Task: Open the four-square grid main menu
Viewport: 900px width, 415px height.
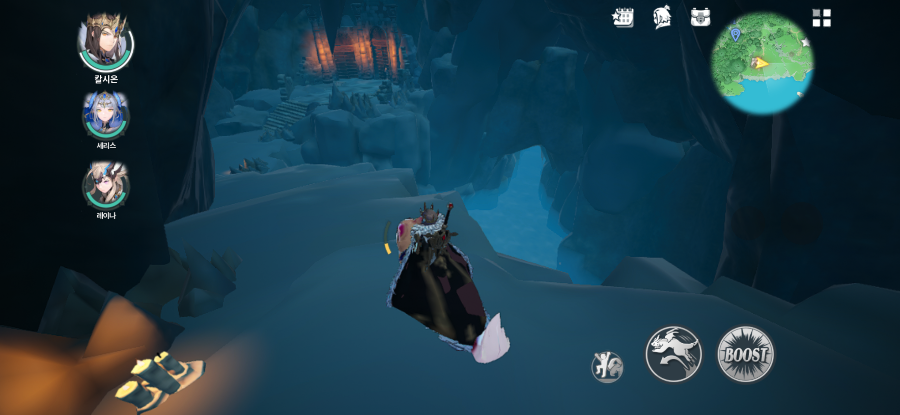Action: tap(822, 18)
